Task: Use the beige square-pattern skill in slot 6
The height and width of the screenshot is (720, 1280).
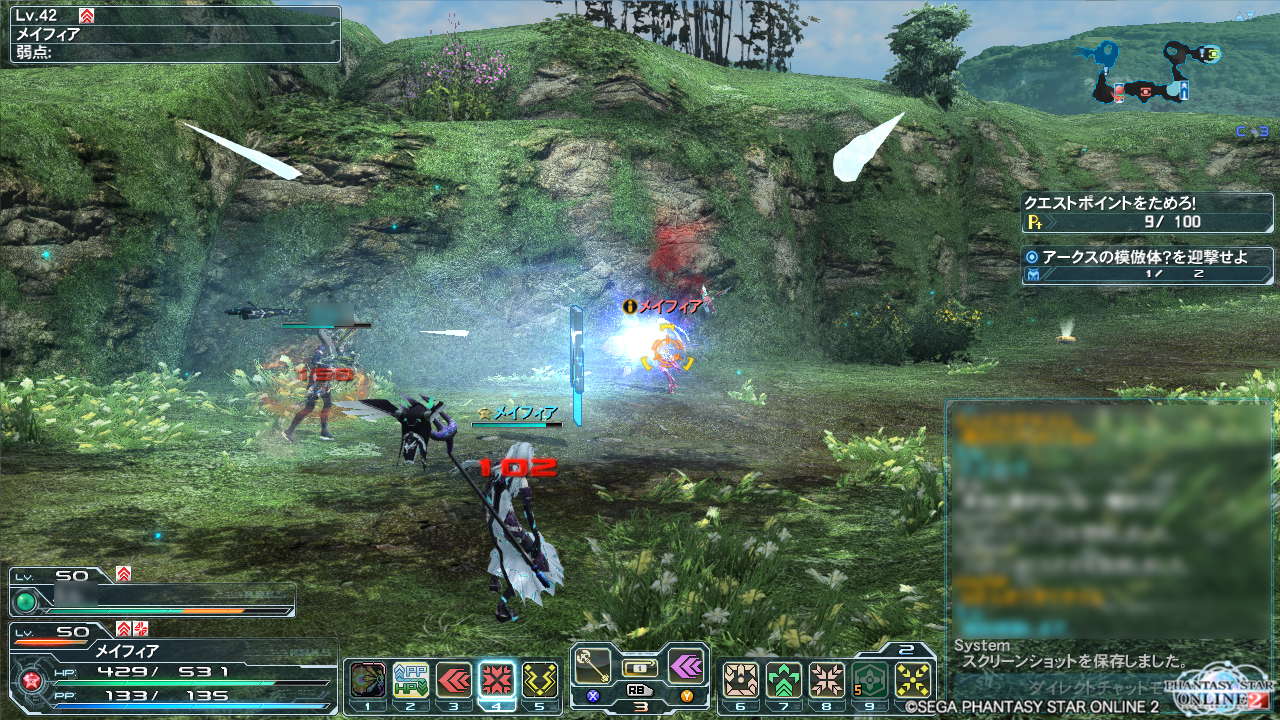Action: pyautogui.click(x=740, y=681)
